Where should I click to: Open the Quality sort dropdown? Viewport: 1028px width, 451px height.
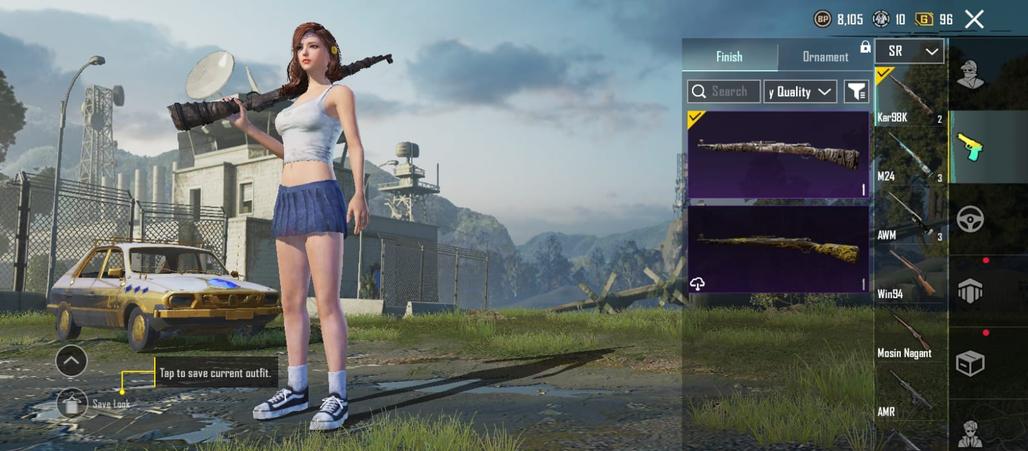[800, 92]
